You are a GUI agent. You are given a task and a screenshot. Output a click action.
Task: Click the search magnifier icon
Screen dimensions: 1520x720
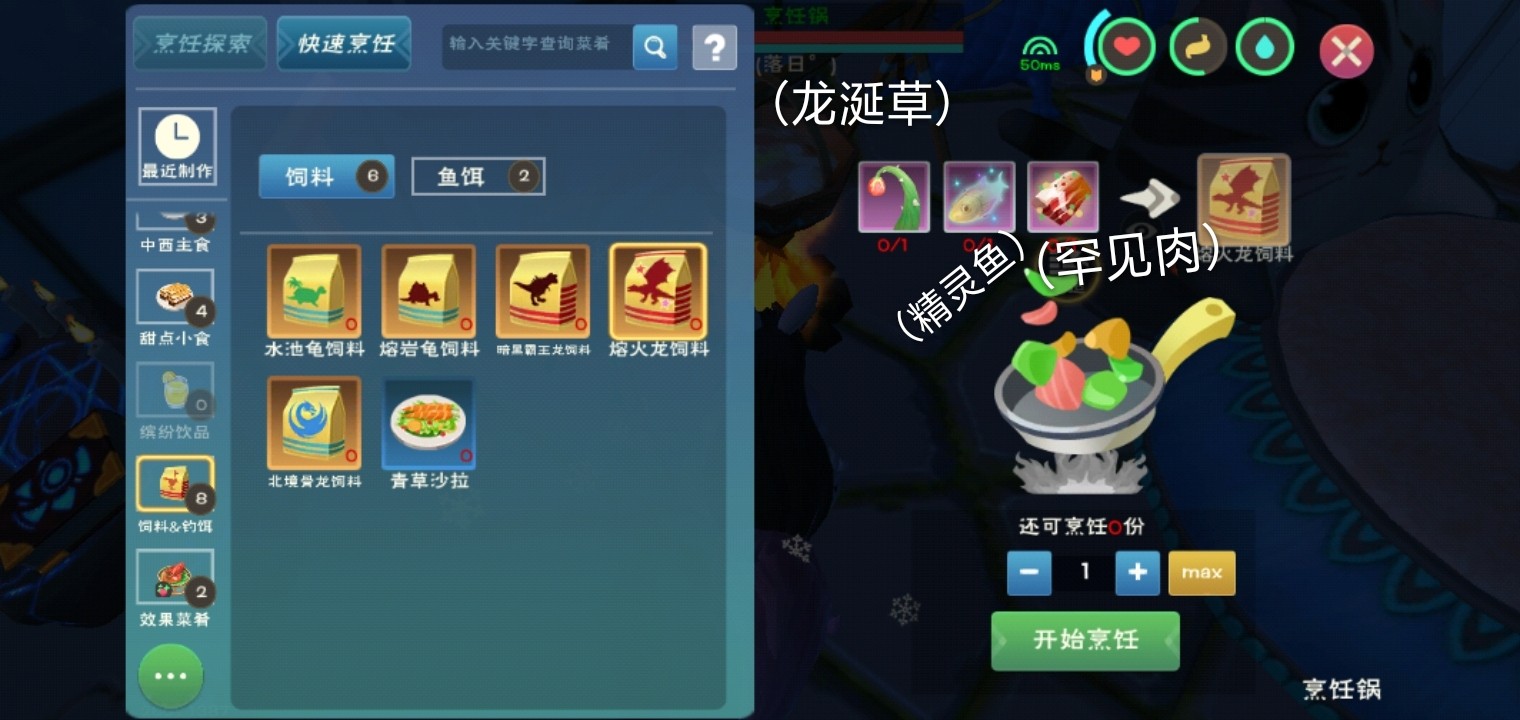point(656,46)
